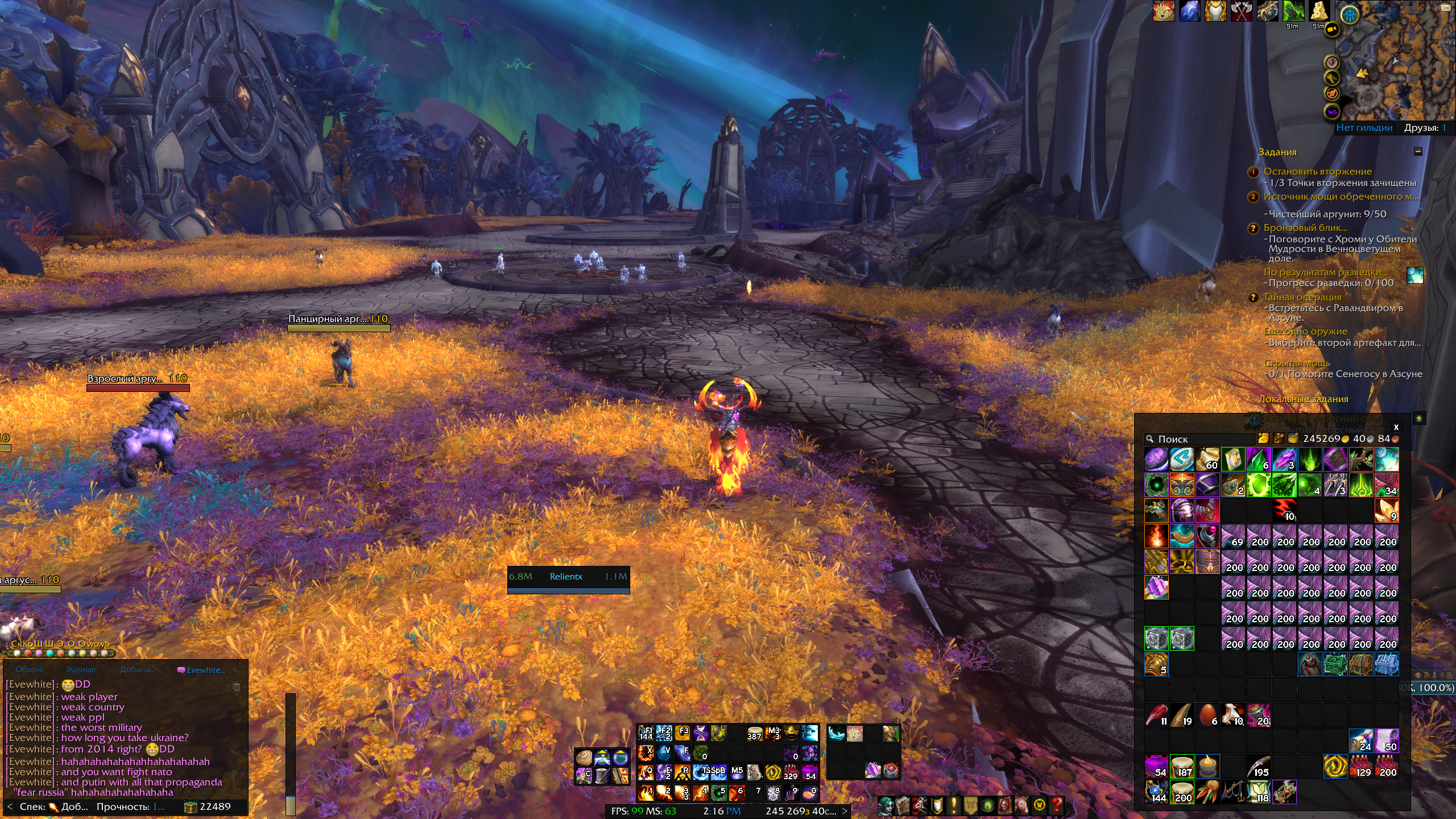1456x819 pixels.
Task: Open the red question mark help button
Action: click(x=1057, y=805)
